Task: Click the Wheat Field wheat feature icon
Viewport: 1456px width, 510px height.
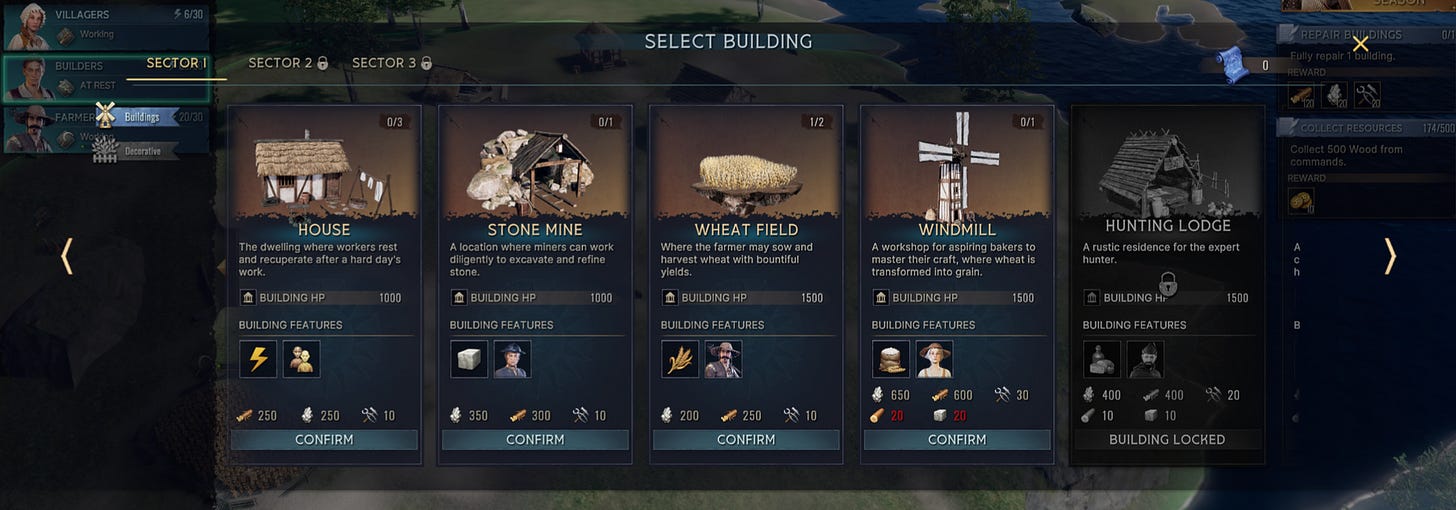Action: click(x=680, y=359)
